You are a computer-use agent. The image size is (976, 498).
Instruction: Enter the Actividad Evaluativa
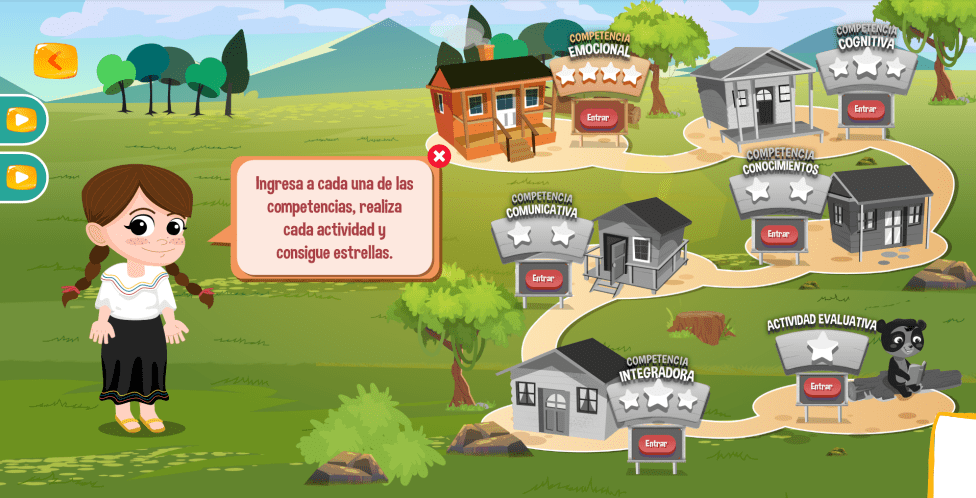point(821,386)
